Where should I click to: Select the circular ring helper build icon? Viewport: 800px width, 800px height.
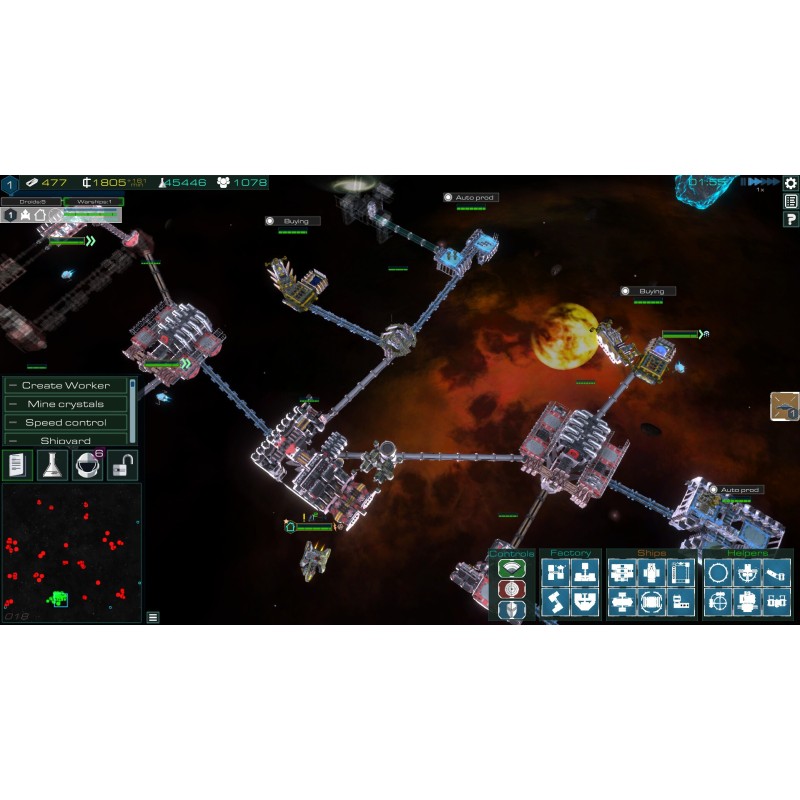coord(718,573)
